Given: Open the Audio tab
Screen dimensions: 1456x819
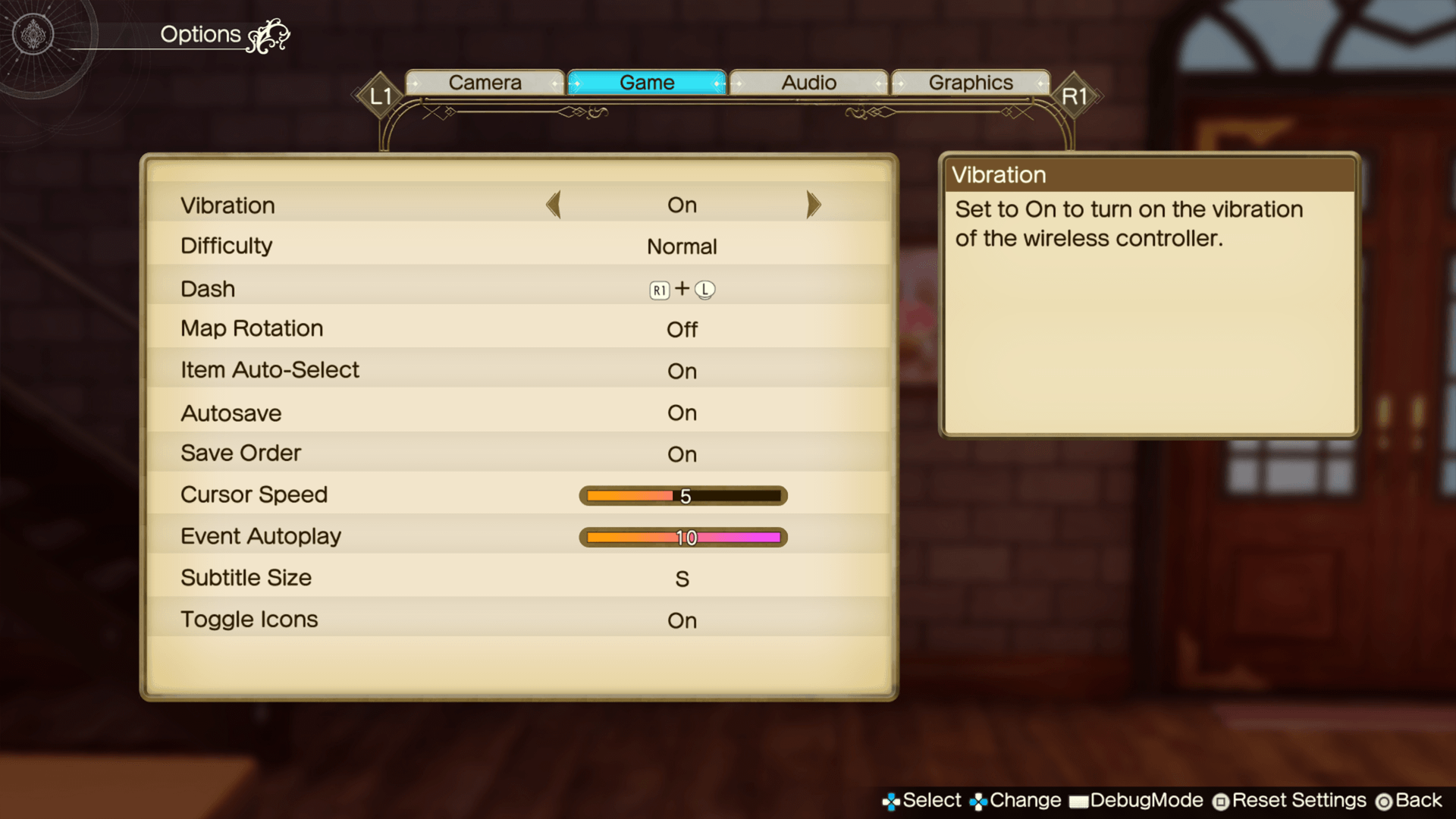Looking at the screenshot, I should (x=808, y=83).
